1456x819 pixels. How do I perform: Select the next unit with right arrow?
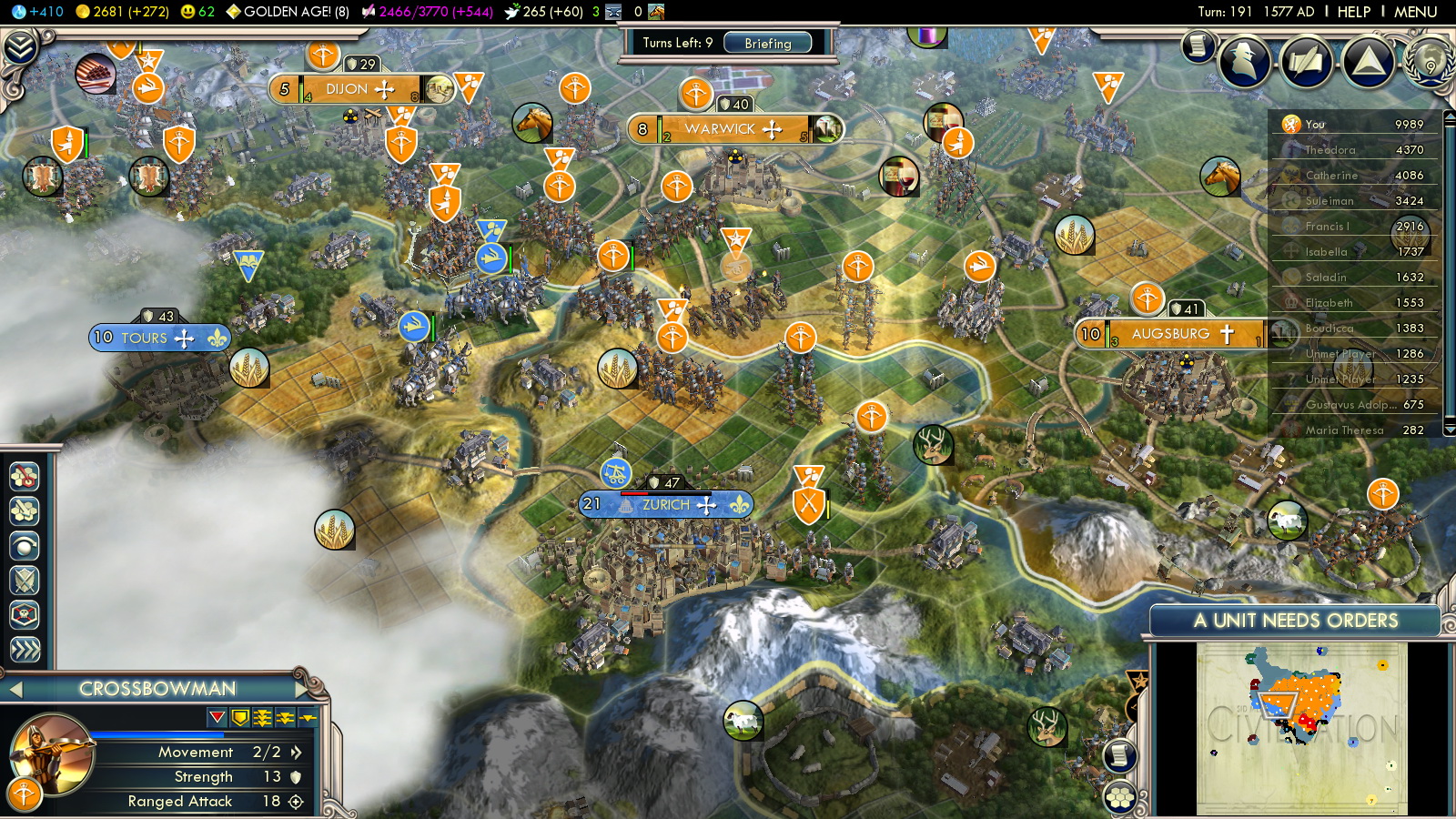point(302,689)
